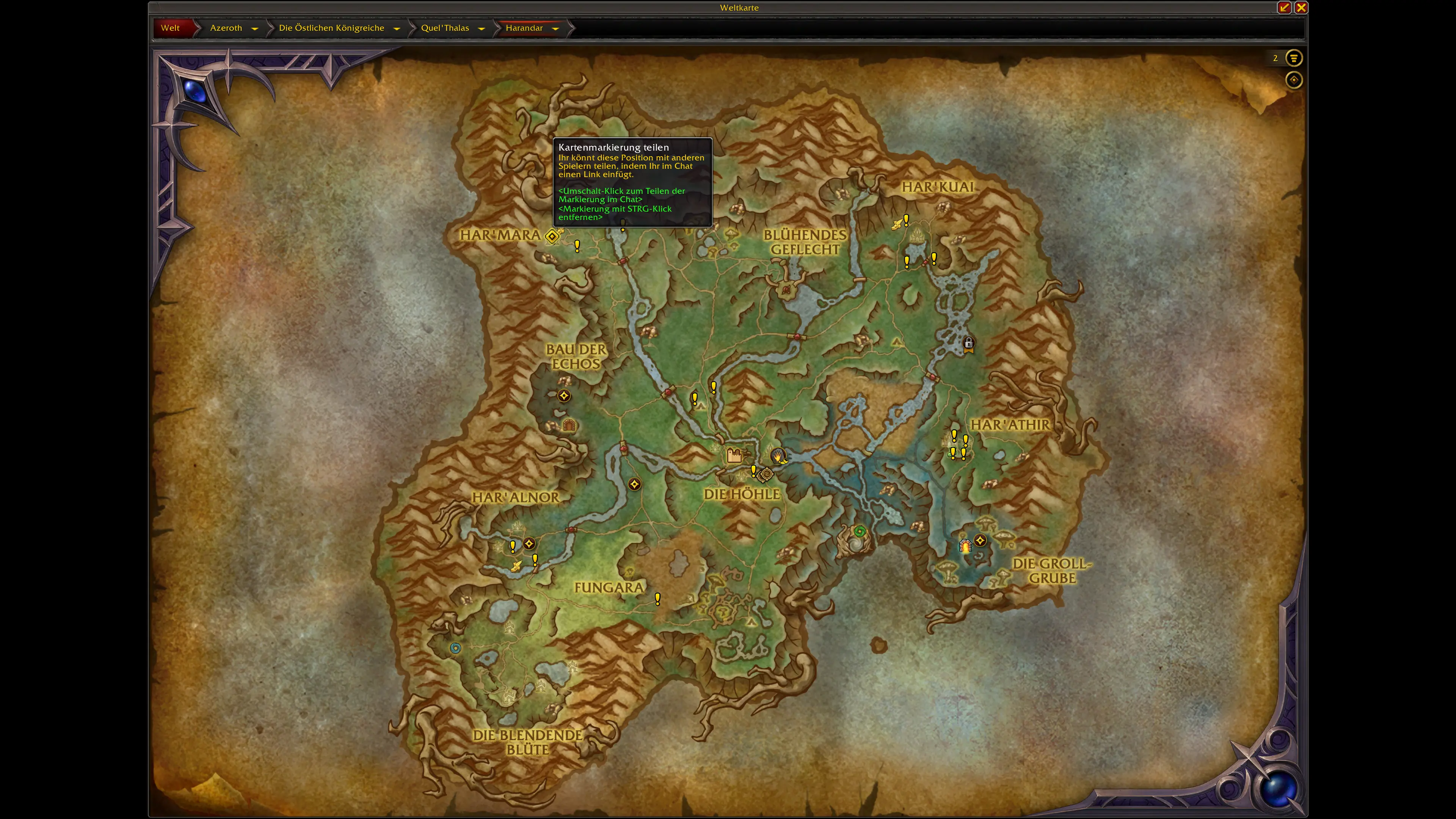1456x819 pixels.
Task: Open the map filter options button
Action: [x=1293, y=58]
